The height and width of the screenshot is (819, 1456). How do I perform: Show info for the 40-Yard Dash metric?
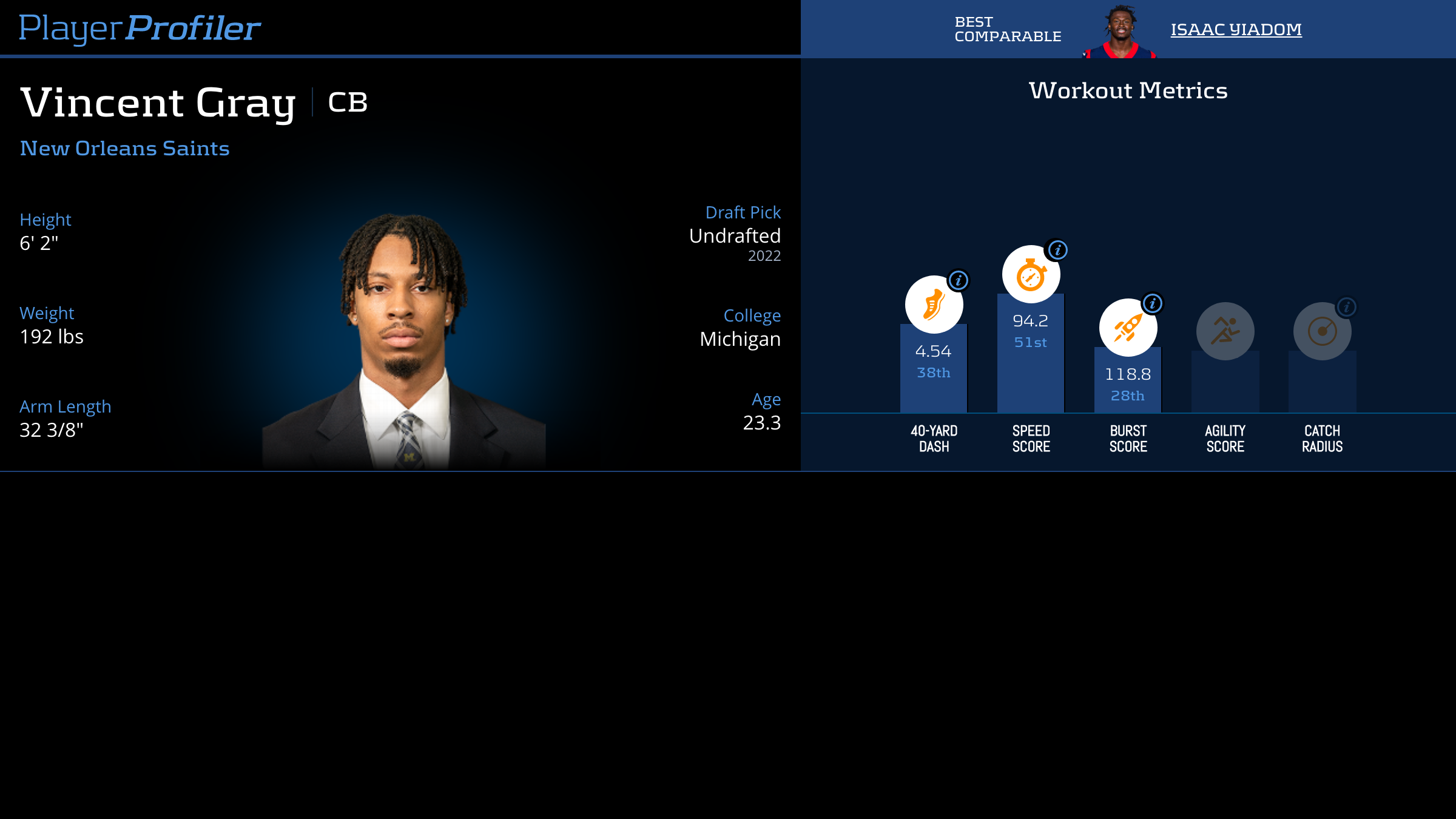[x=959, y=280]
